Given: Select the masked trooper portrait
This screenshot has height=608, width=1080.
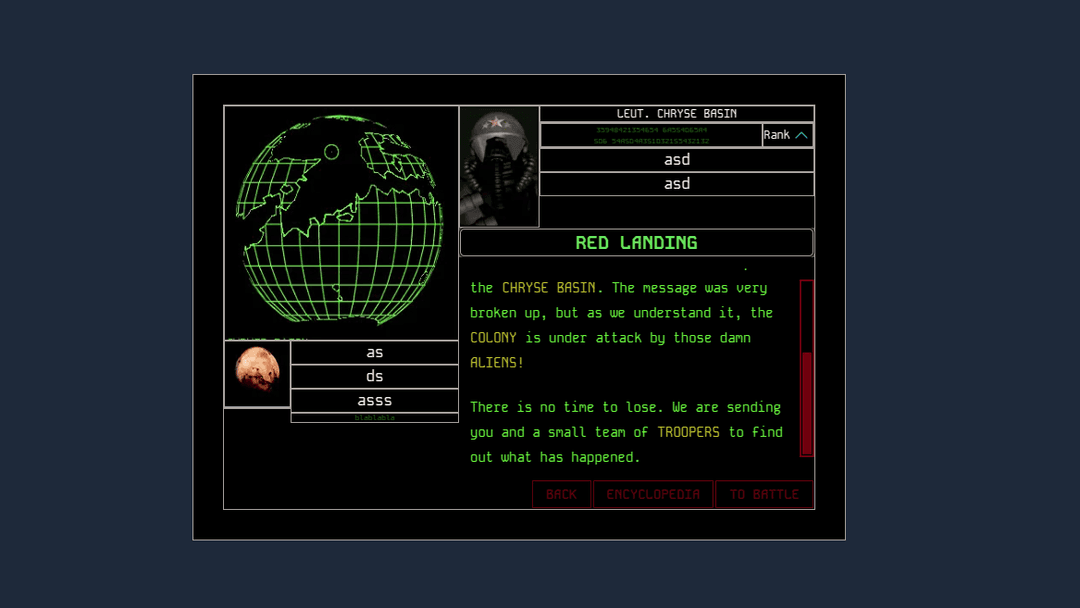Looking at the screenshot, I should point(499,166).
